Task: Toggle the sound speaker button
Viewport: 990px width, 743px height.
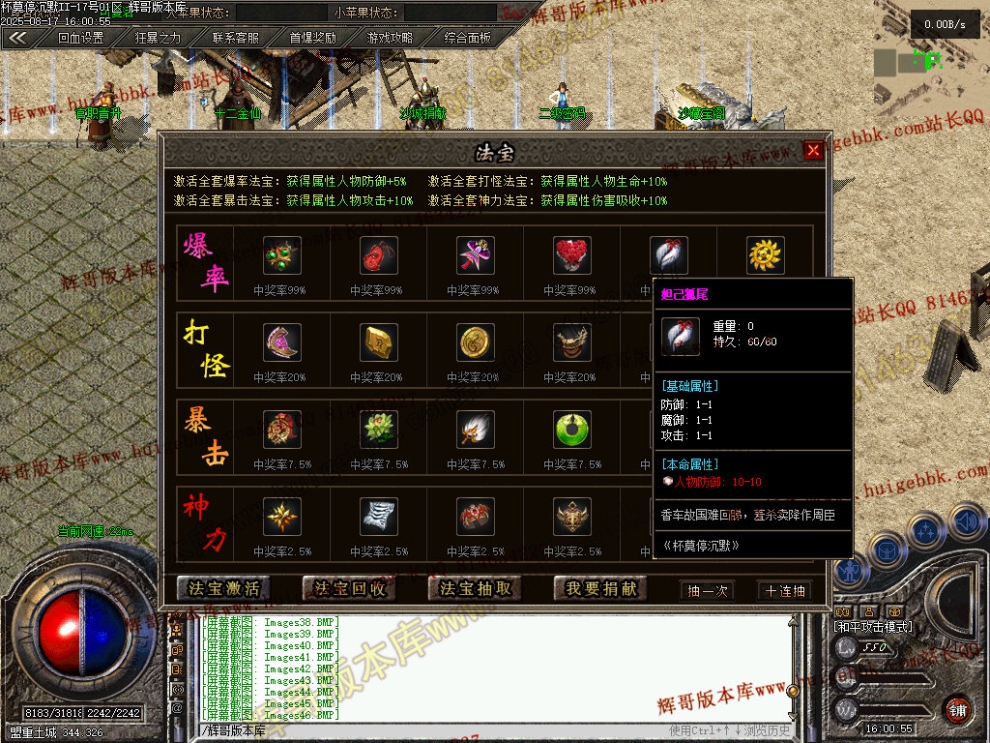Action: 965,521
